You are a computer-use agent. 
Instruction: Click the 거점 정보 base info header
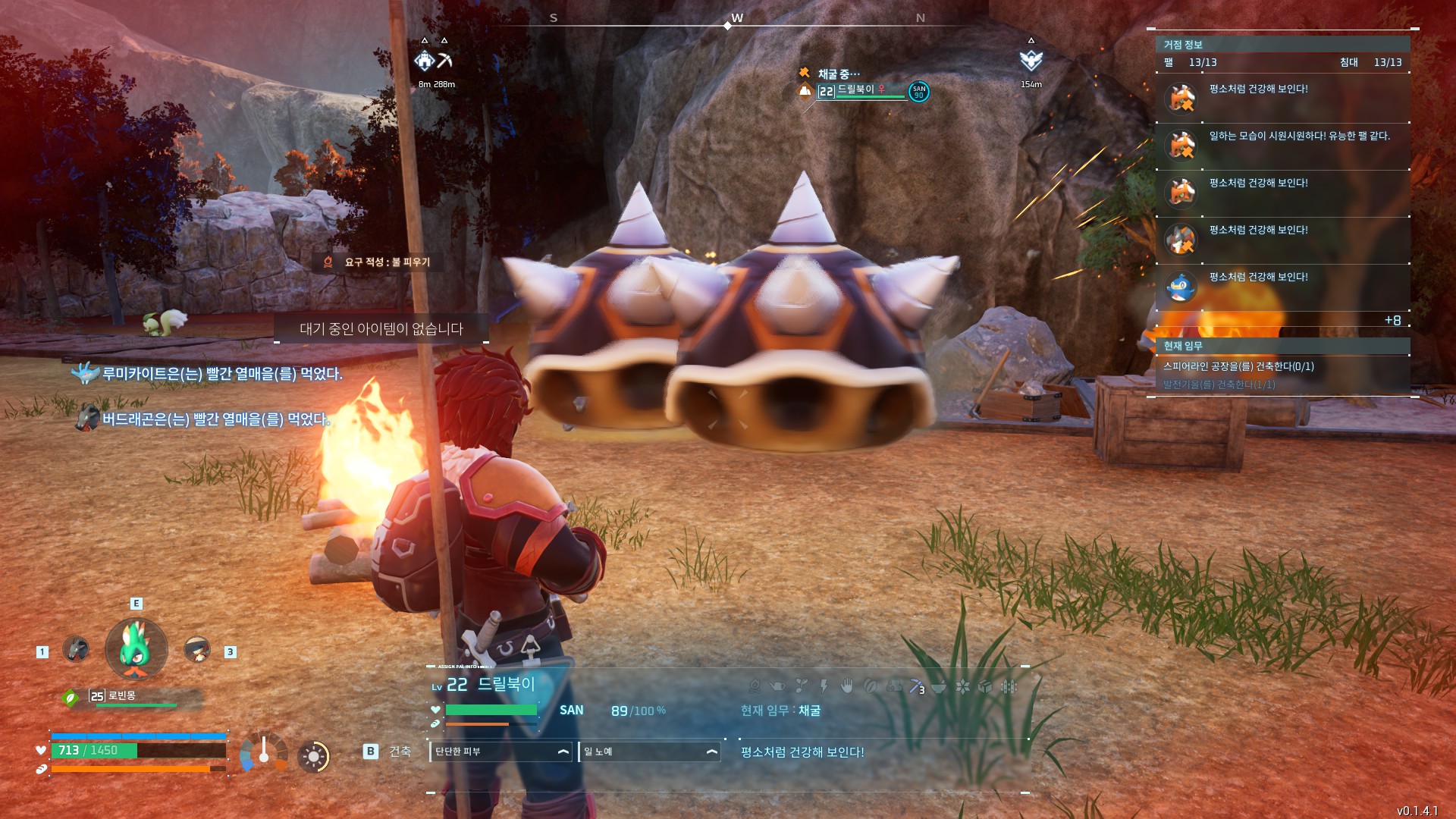pos(1183,45)
